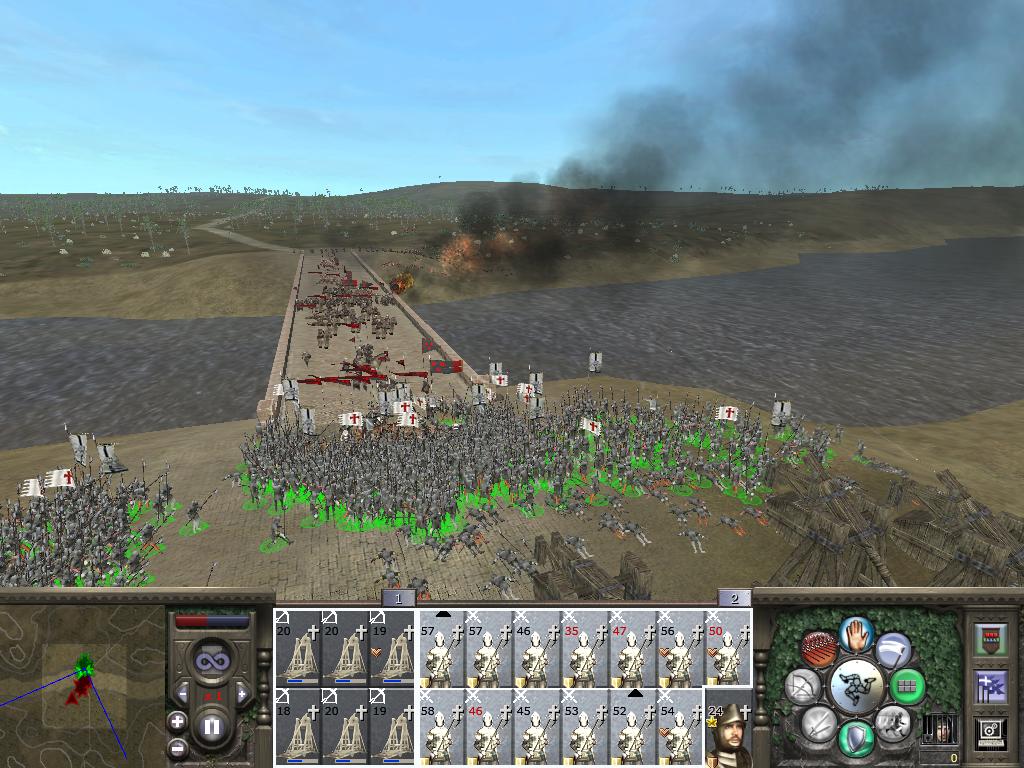
Task: Toggle run mode running man icon
Action: pos(893,722)
